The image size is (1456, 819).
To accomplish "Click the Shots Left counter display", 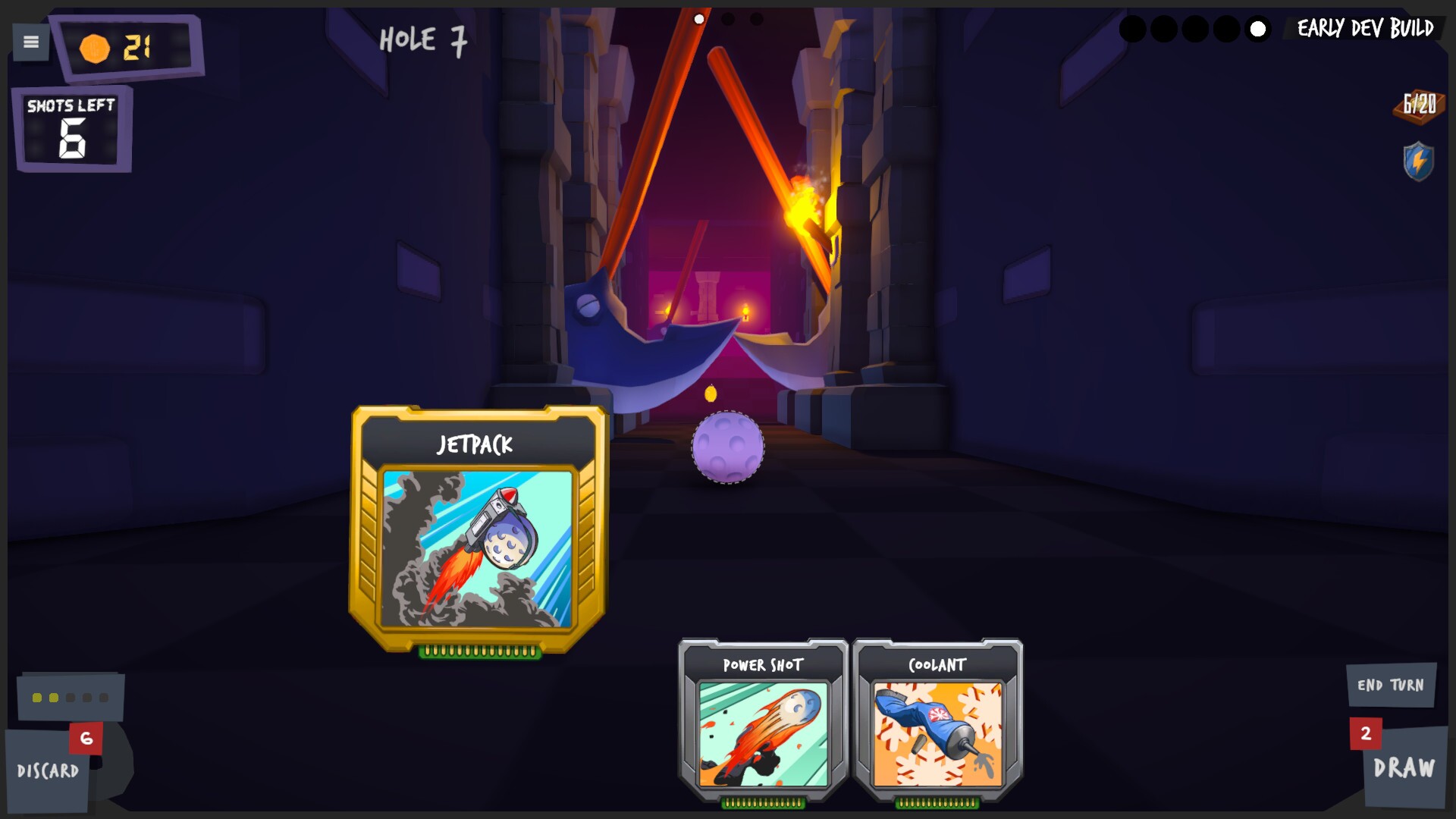I will [x=71, y=127].
